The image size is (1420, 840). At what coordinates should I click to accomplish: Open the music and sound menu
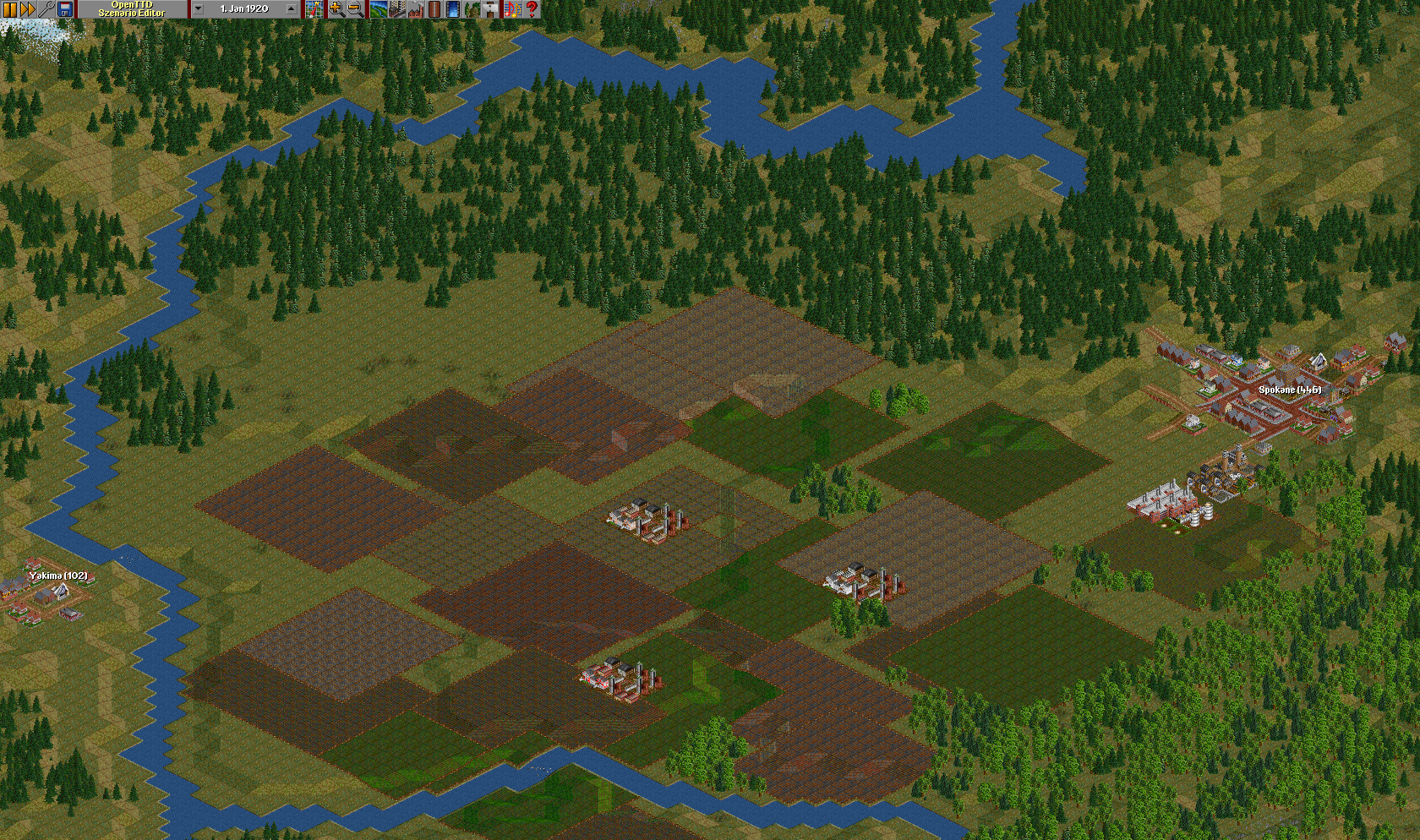click(512, 9)
